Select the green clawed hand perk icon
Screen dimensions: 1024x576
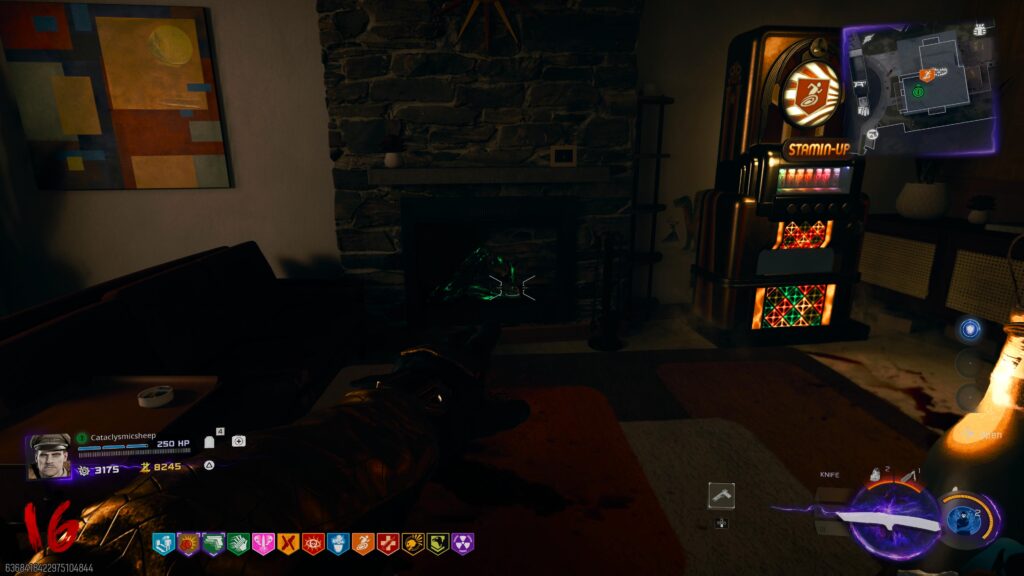click(238, 544)
